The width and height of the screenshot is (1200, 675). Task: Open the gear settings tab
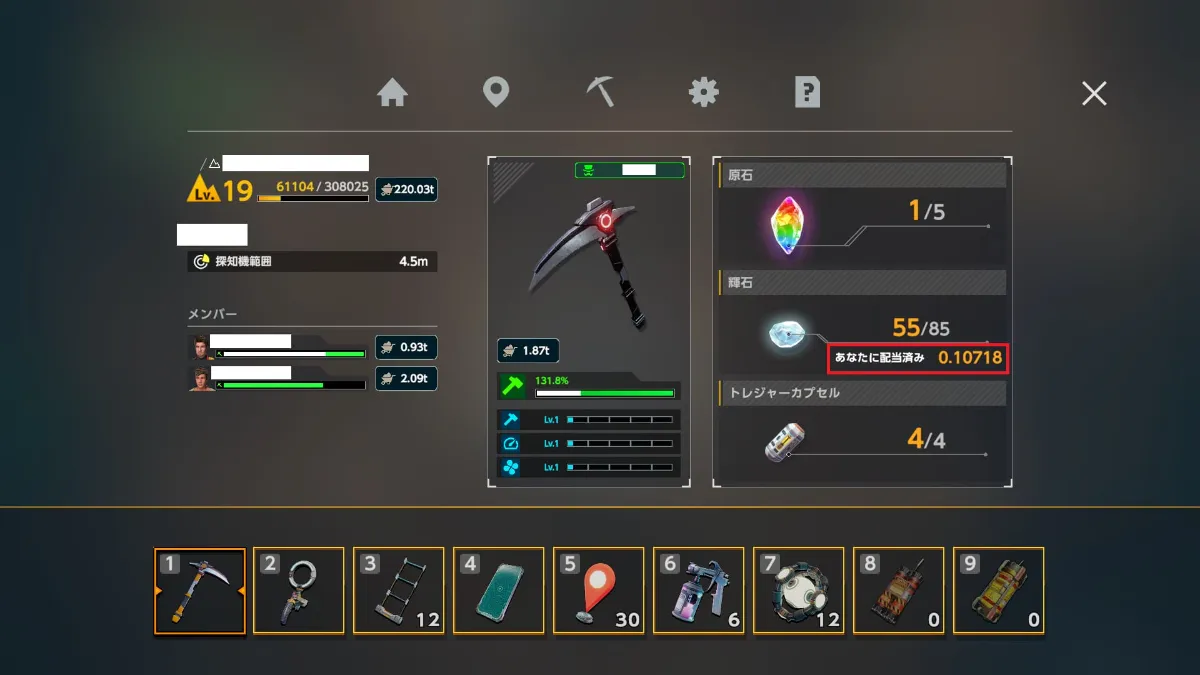704,93
